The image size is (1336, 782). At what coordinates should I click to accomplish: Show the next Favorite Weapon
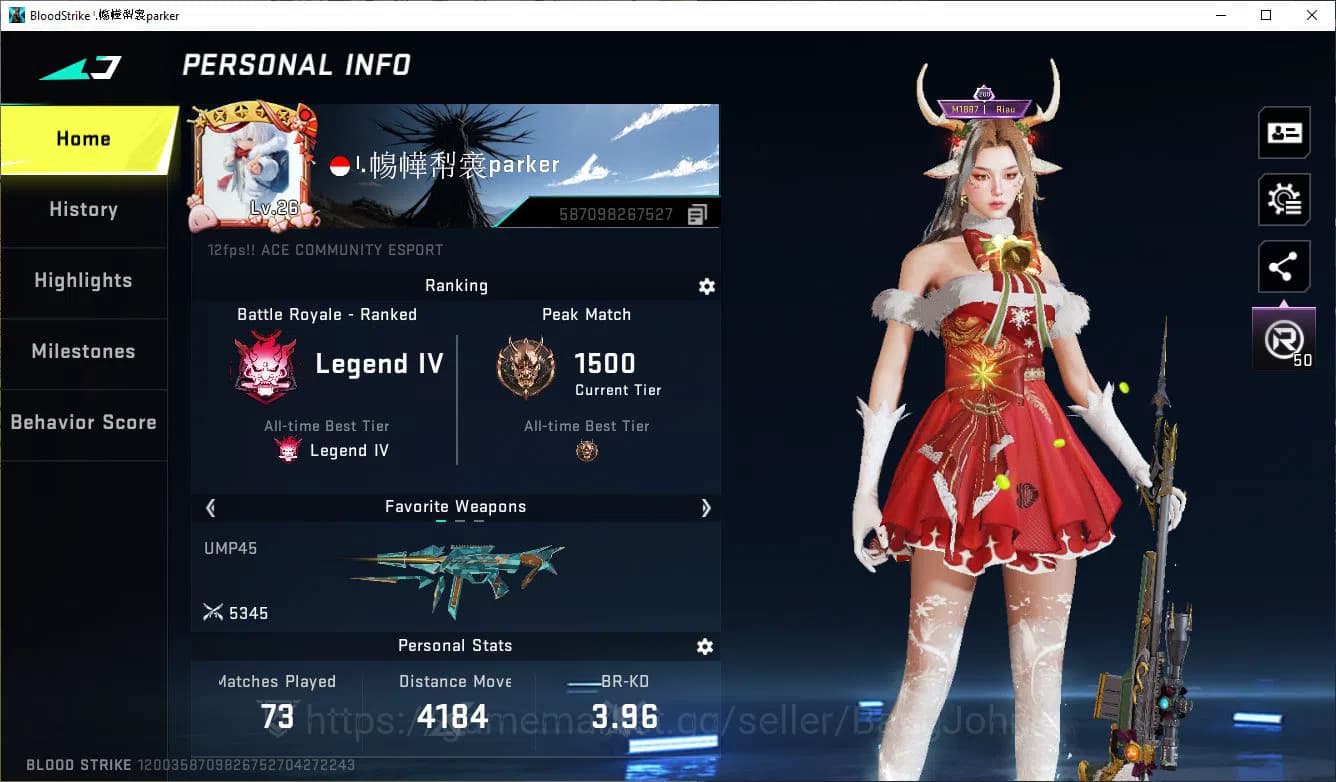click(706, 508)
